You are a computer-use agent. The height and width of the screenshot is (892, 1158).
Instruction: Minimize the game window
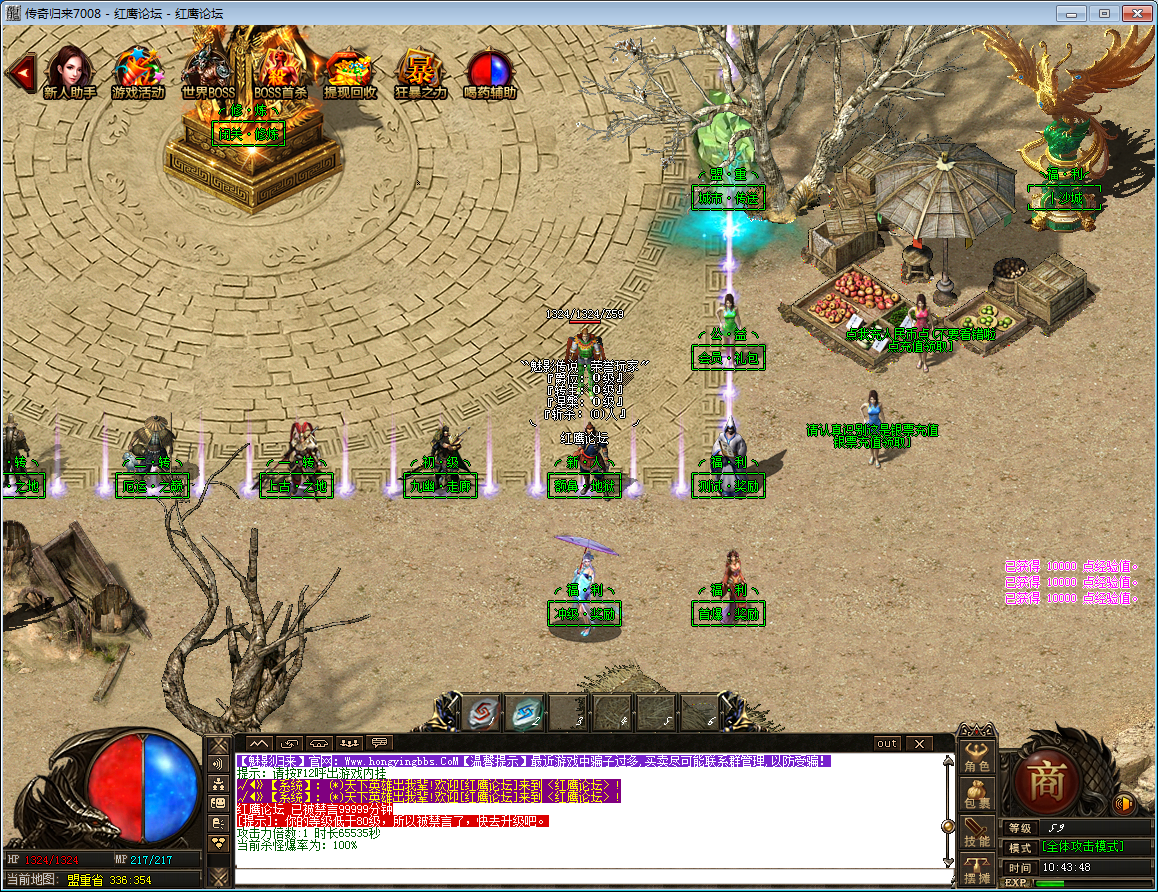coord(1073,13)
